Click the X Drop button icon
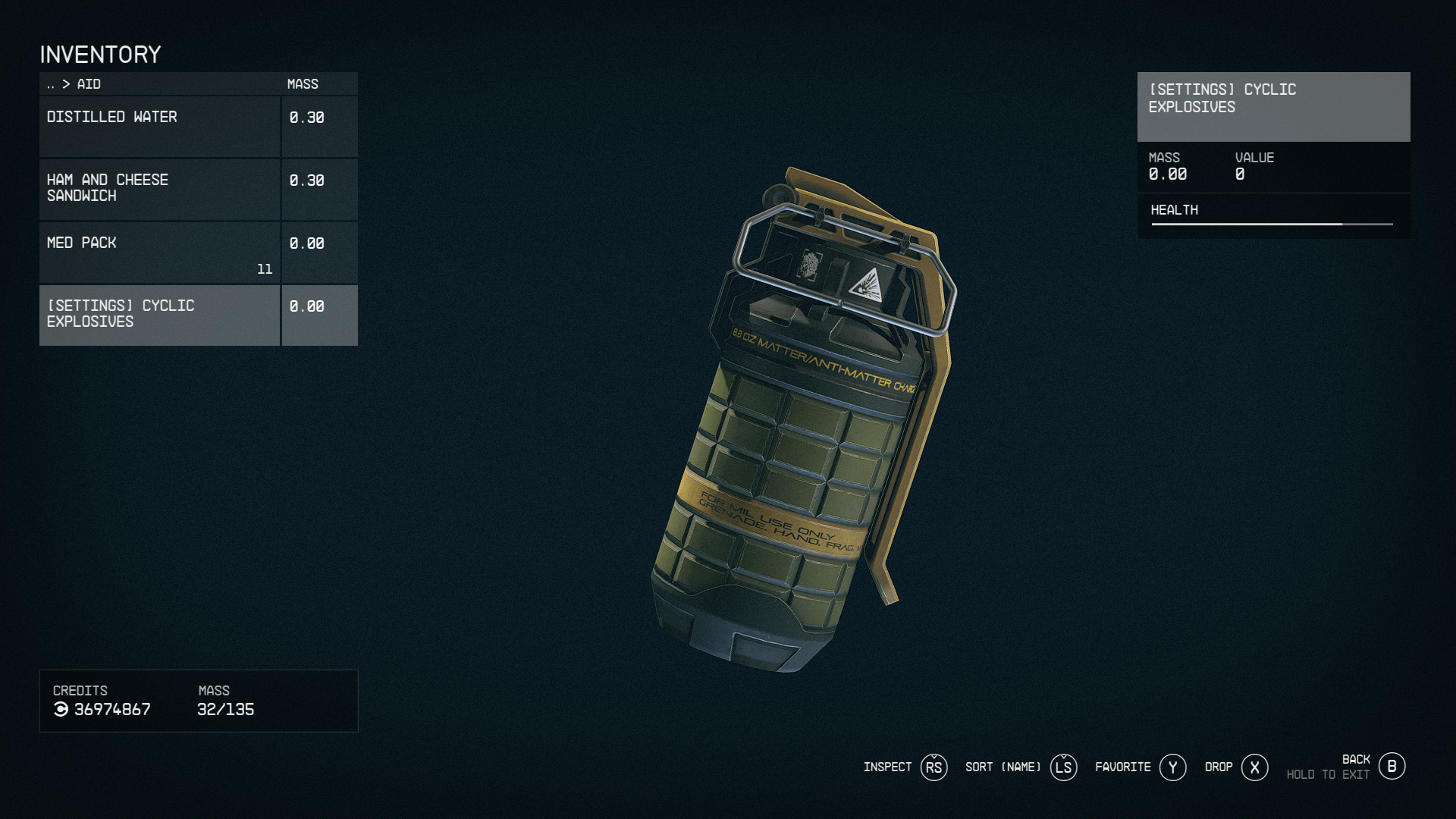This screenshot has height=819, width=1456. coord(1255,767)
